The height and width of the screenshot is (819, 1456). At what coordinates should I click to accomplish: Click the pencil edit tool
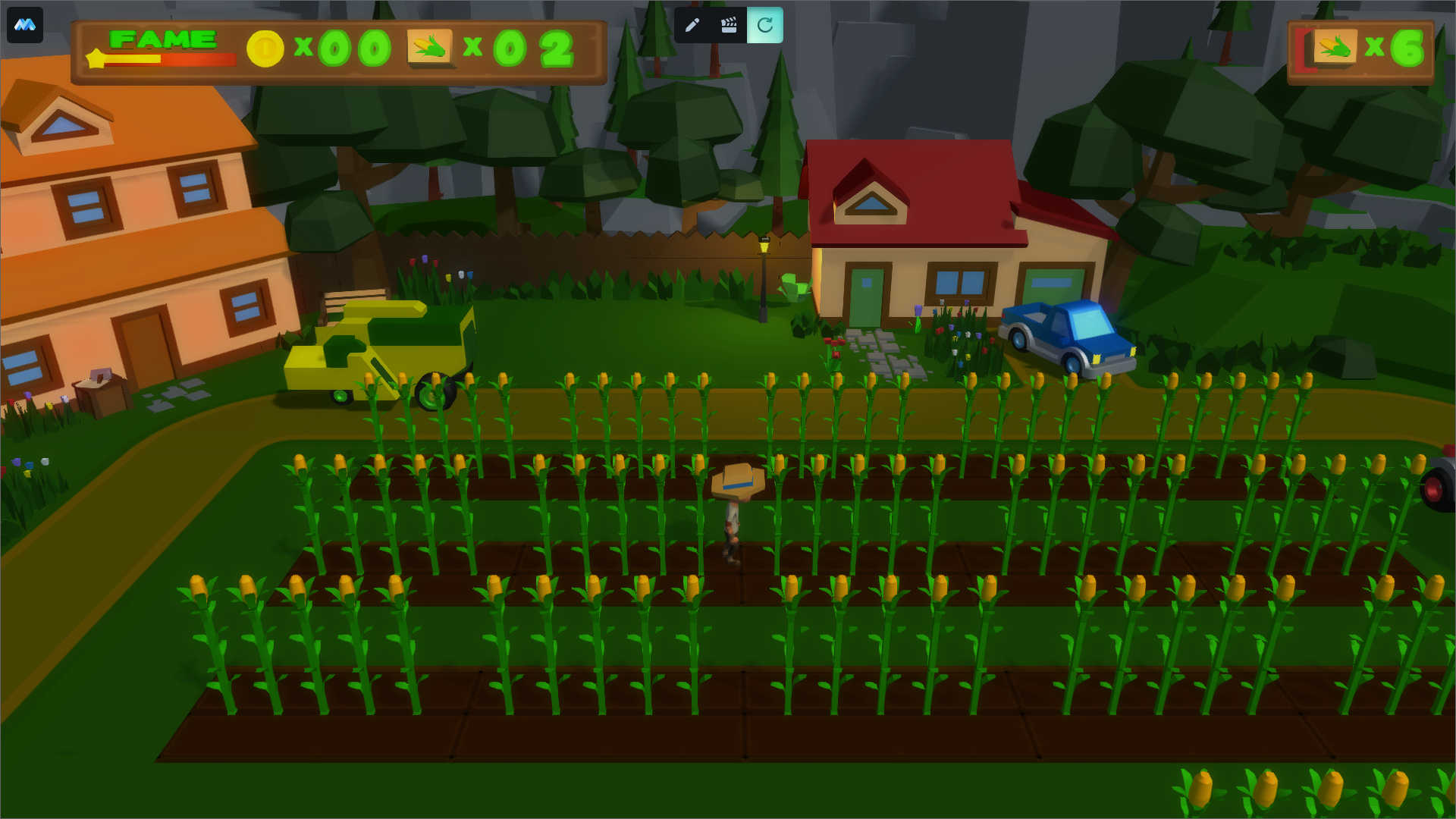pos(692,25)
